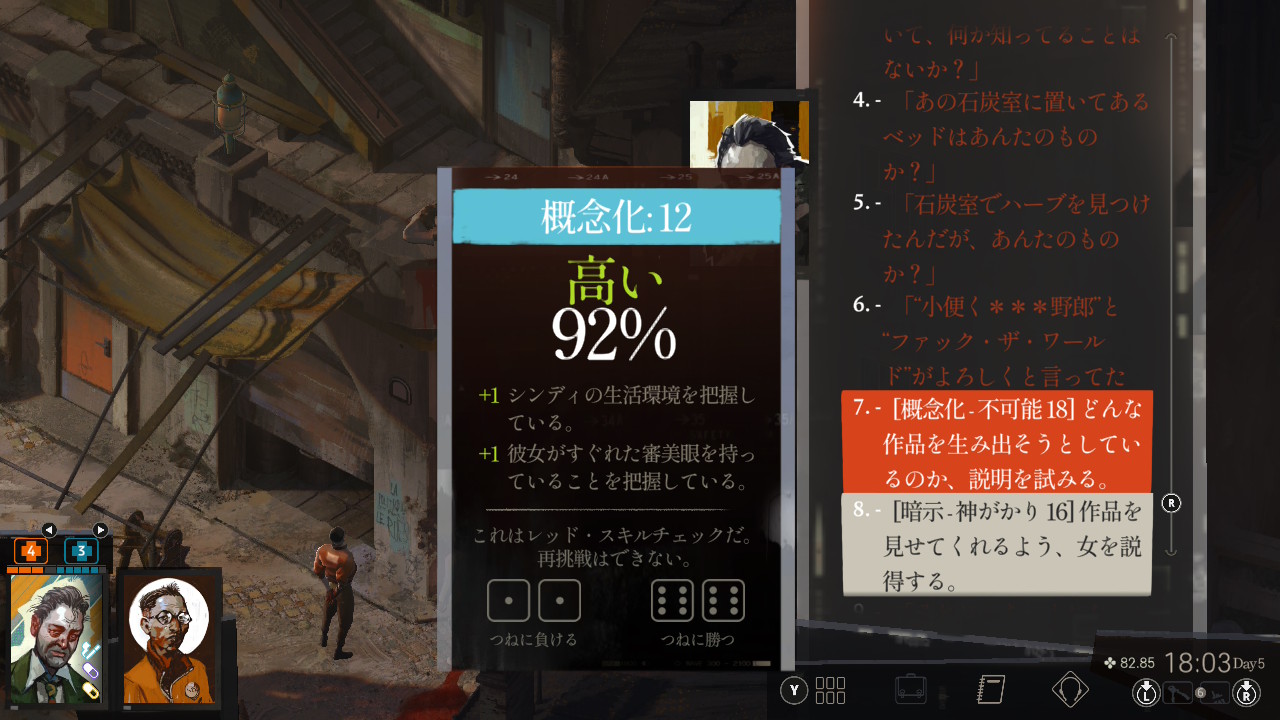Select Kim Kitsuragi's portrait

(169, 638)
